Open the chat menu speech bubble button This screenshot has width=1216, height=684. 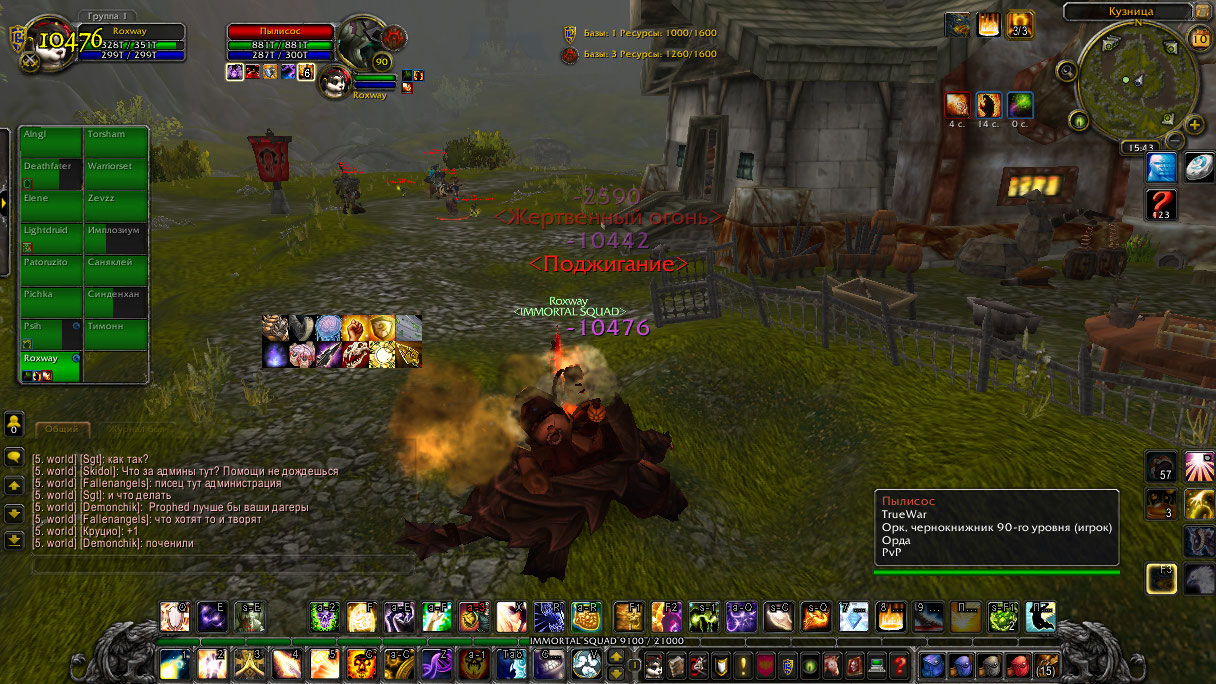pos(14,457)
